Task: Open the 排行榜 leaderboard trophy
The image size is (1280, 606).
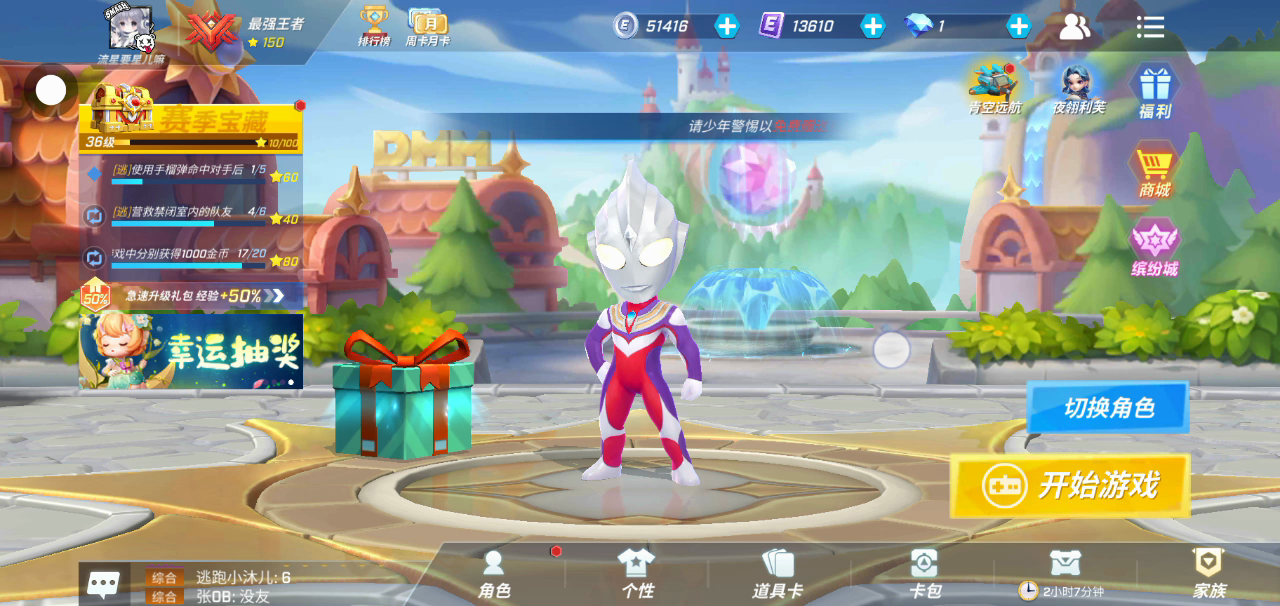Action: [x=374, y=27]
